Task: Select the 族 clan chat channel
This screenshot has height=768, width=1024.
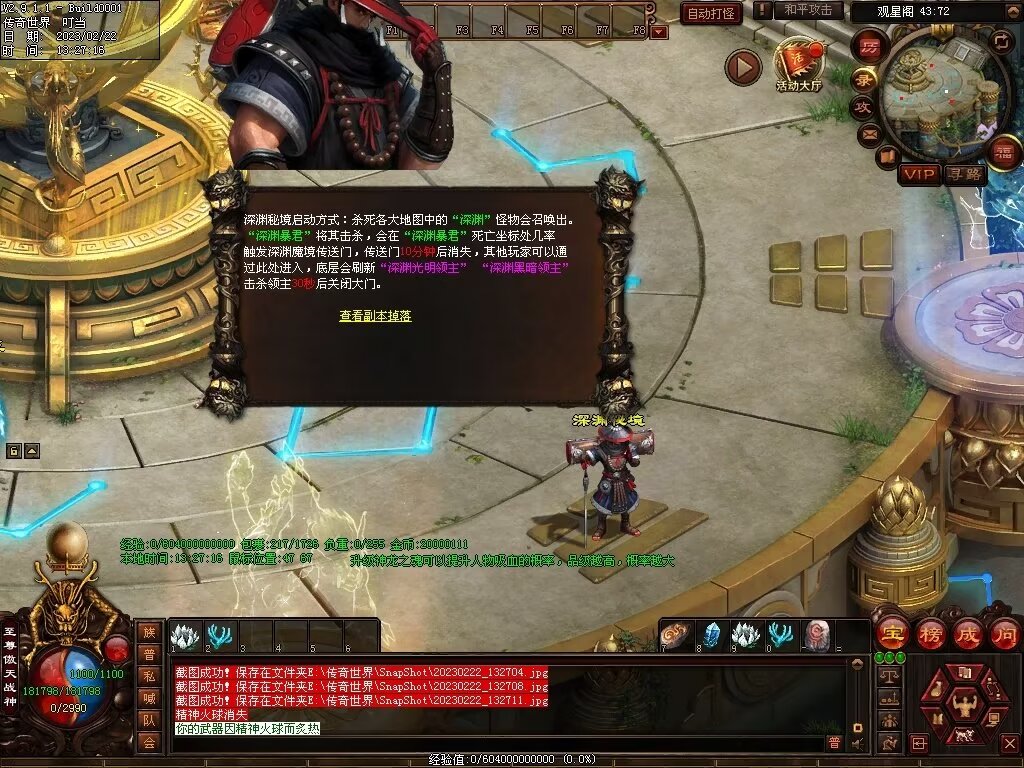Action: (x=149, y=632)
